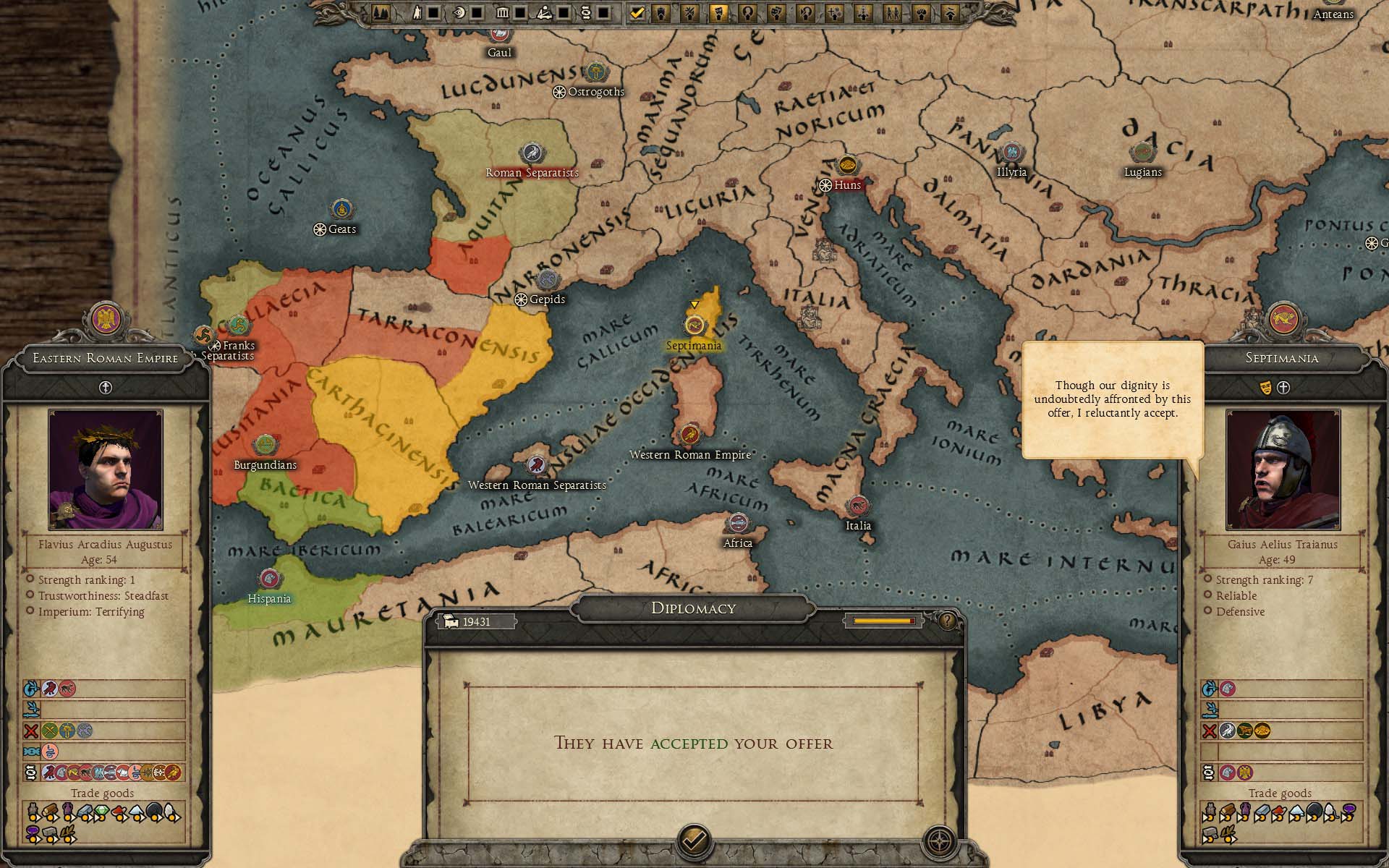
Task: Select the Lugians faction marker
Action: [1142, 153]
